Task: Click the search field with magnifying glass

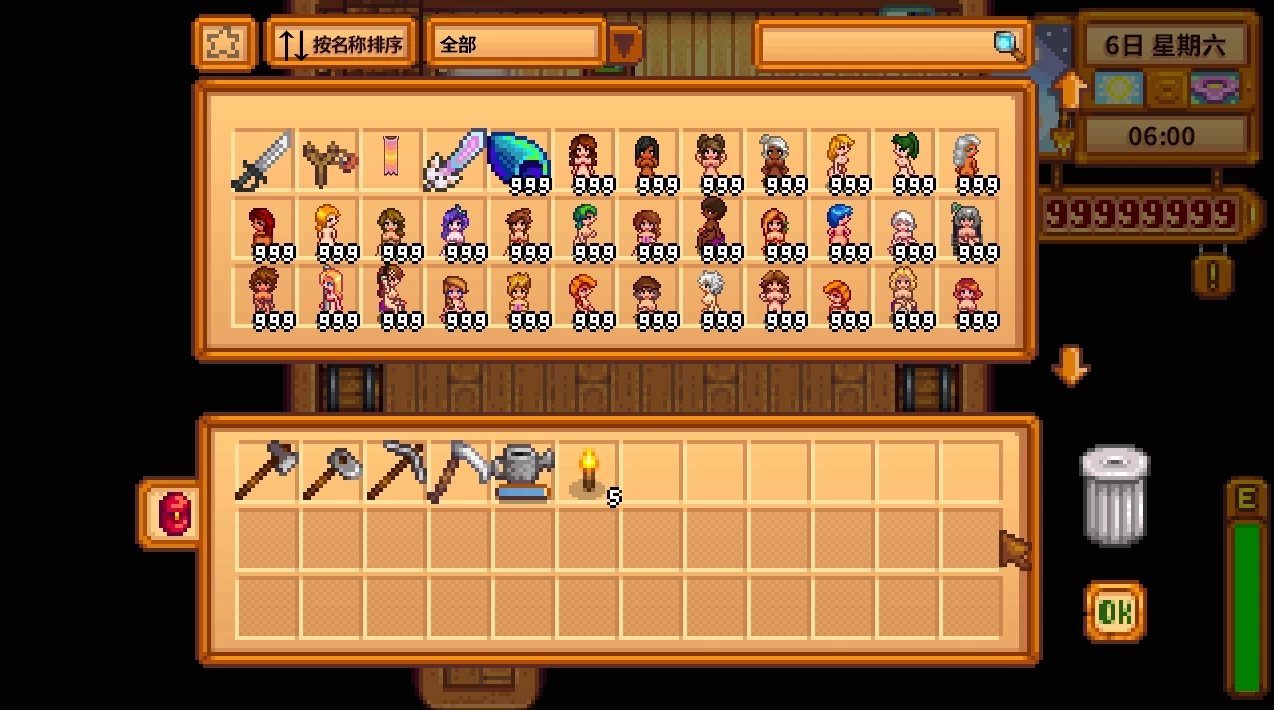Action: pyautogui.click(x=892, y=45)
